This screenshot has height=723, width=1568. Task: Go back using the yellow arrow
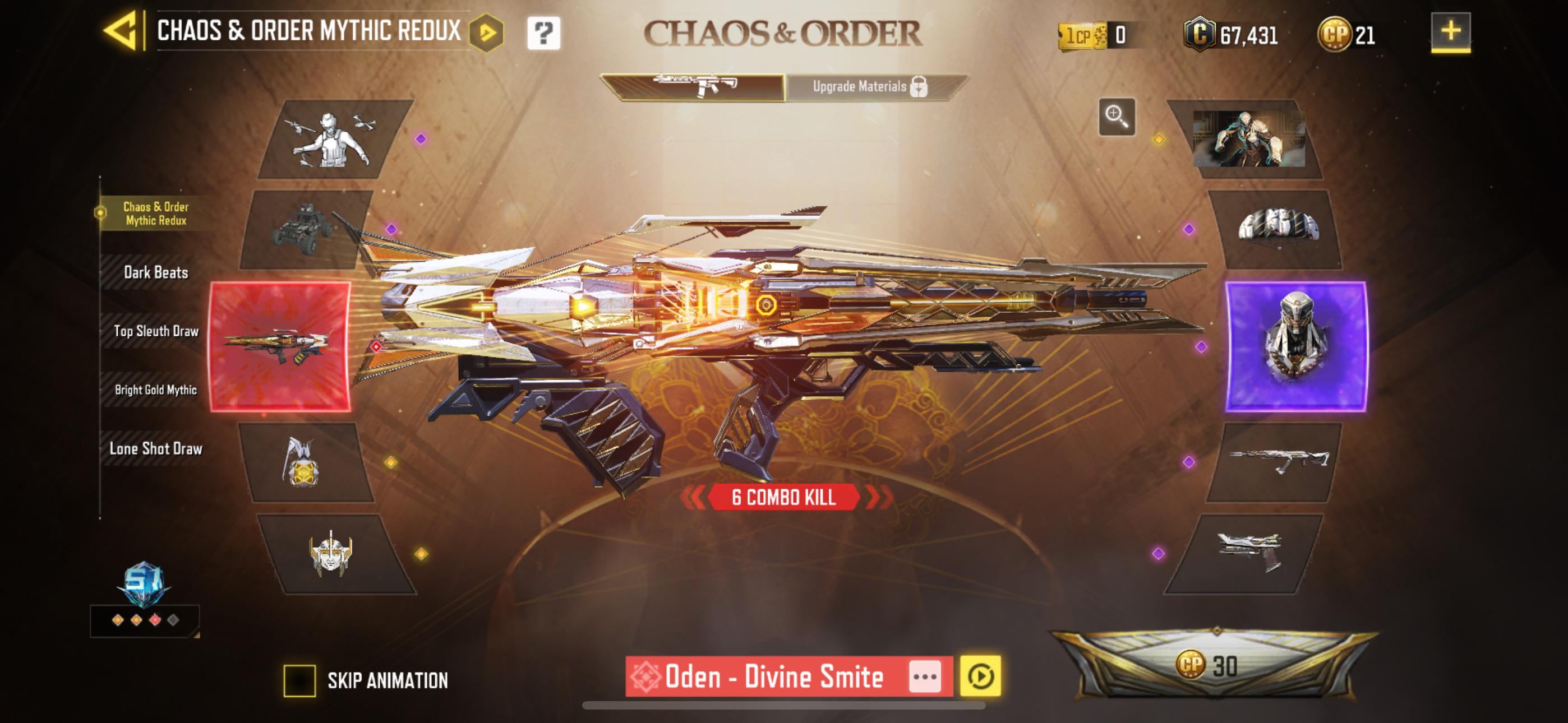[121, 31]
